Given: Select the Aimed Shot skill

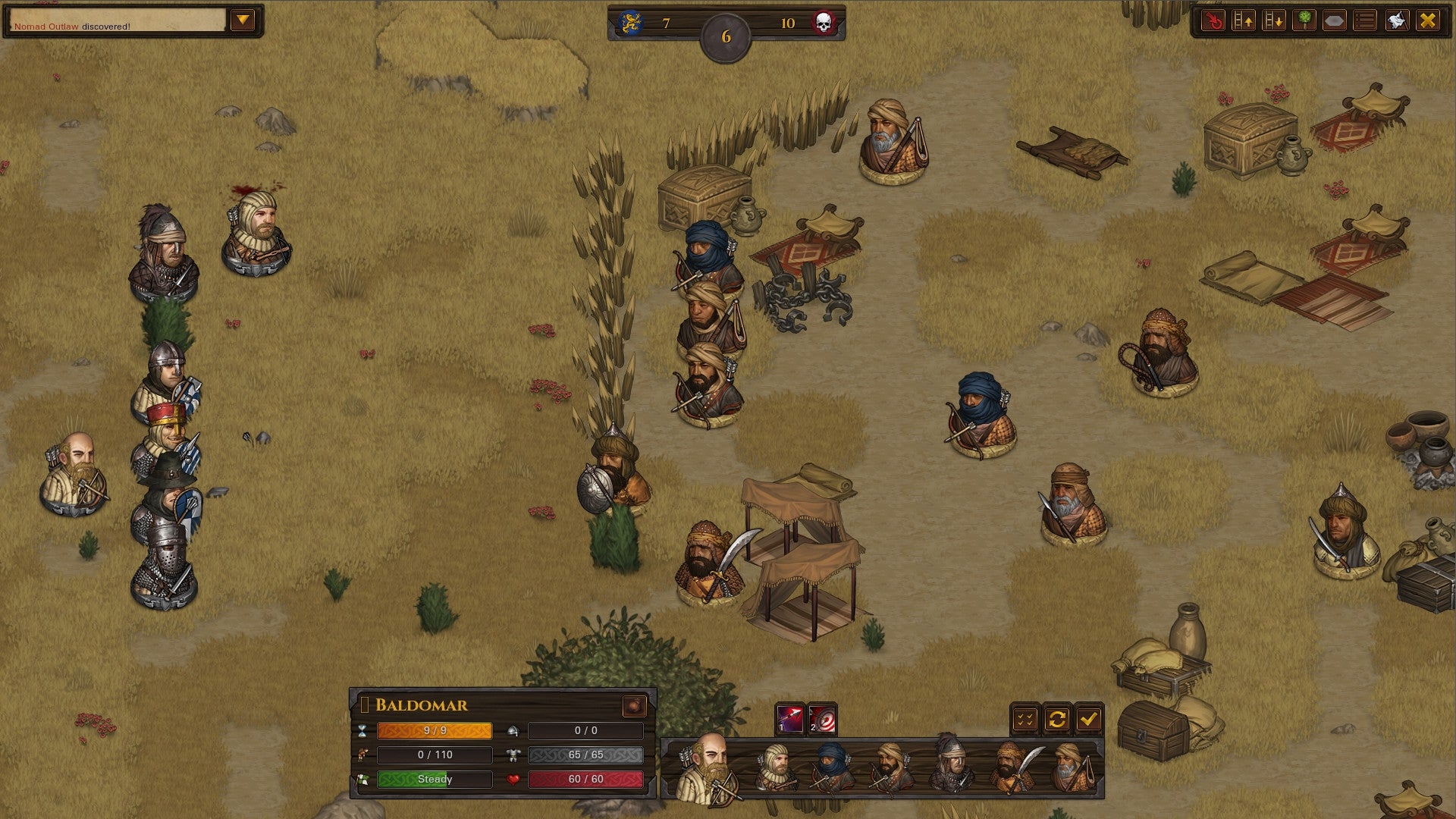Looking at the screenshot, I should (821, 720).
